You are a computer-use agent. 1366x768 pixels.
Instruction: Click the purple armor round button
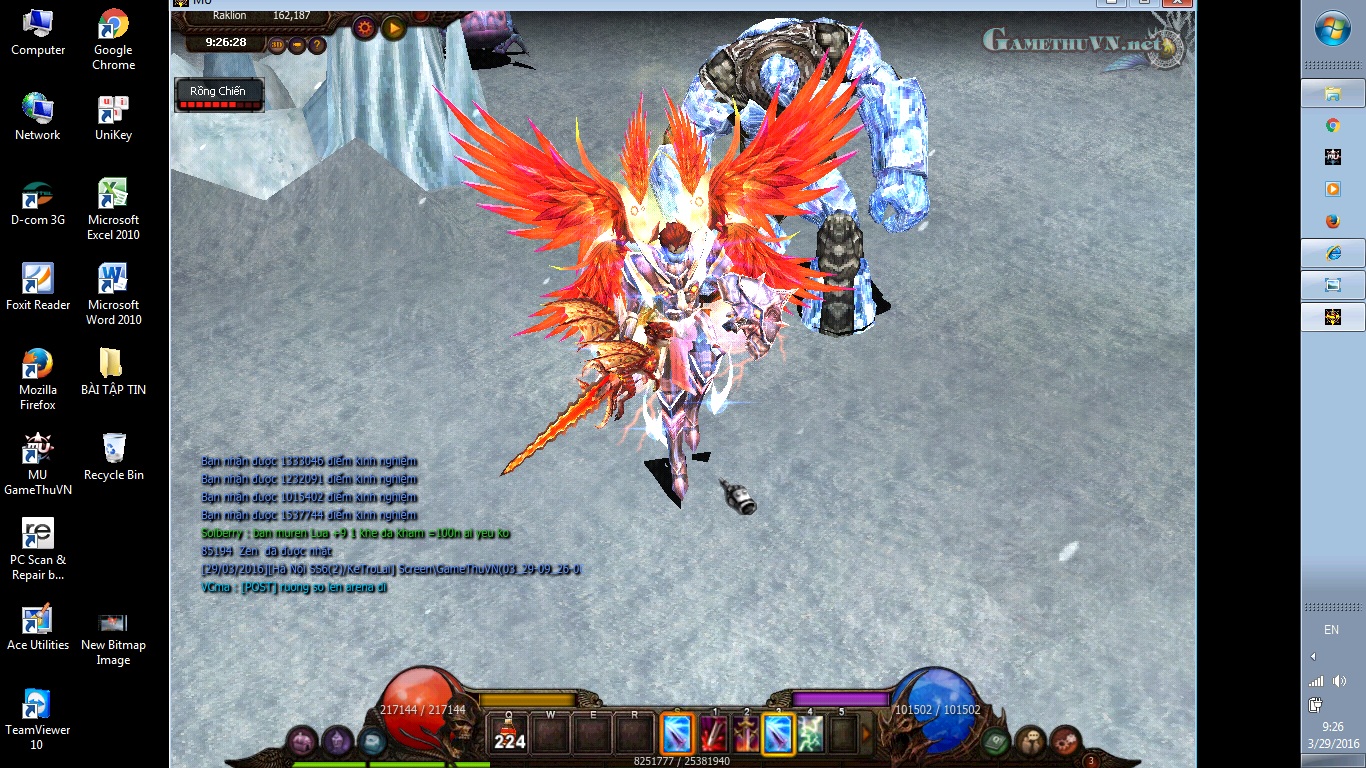[x=337, y=742]
